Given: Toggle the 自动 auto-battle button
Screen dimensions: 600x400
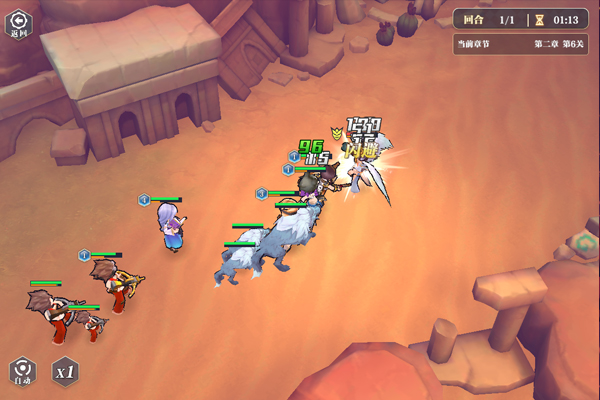Looking at the screenshot, I should [x=22, y=371].
